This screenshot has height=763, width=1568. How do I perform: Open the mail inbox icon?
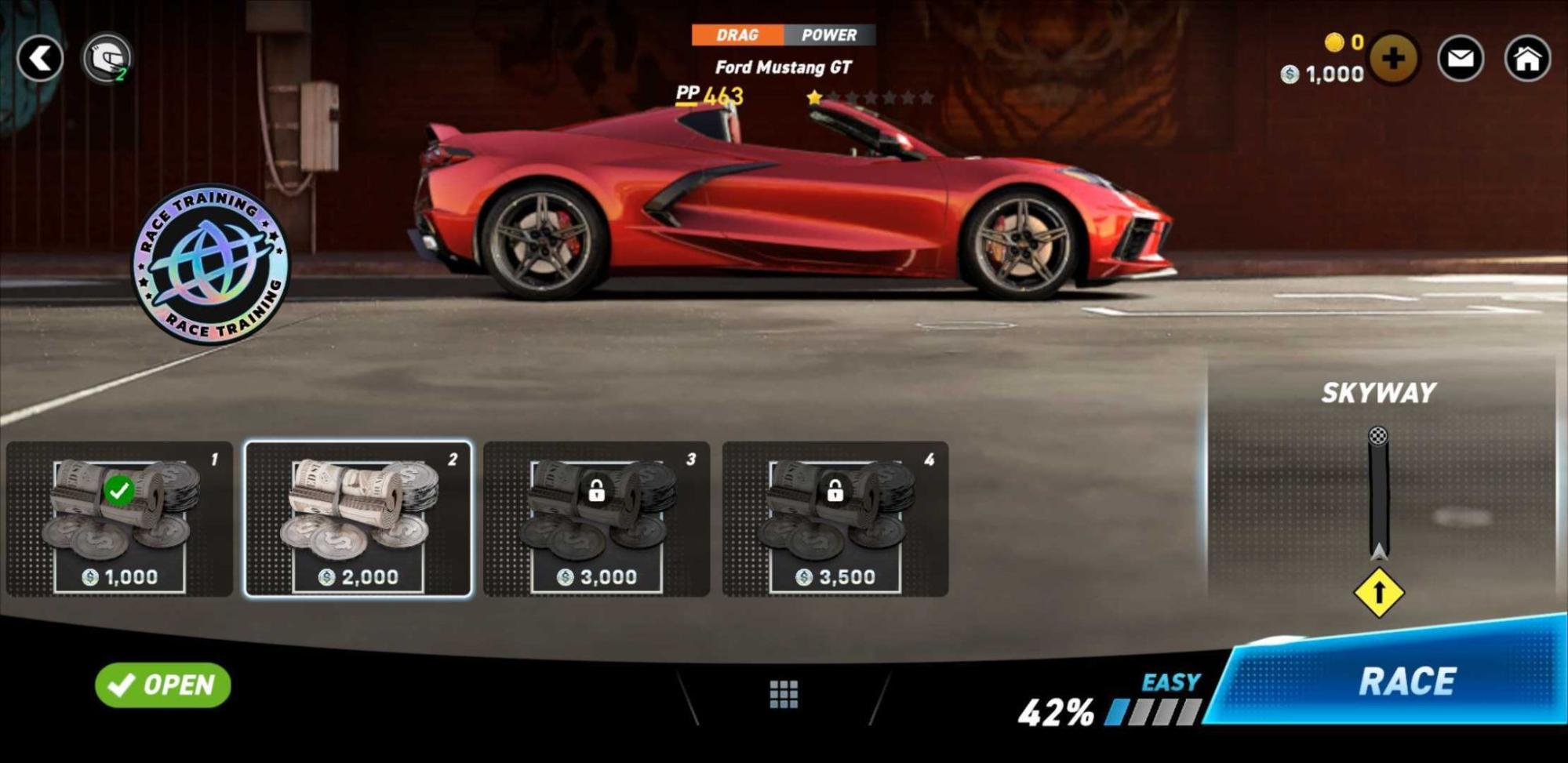pos(1461,58)
